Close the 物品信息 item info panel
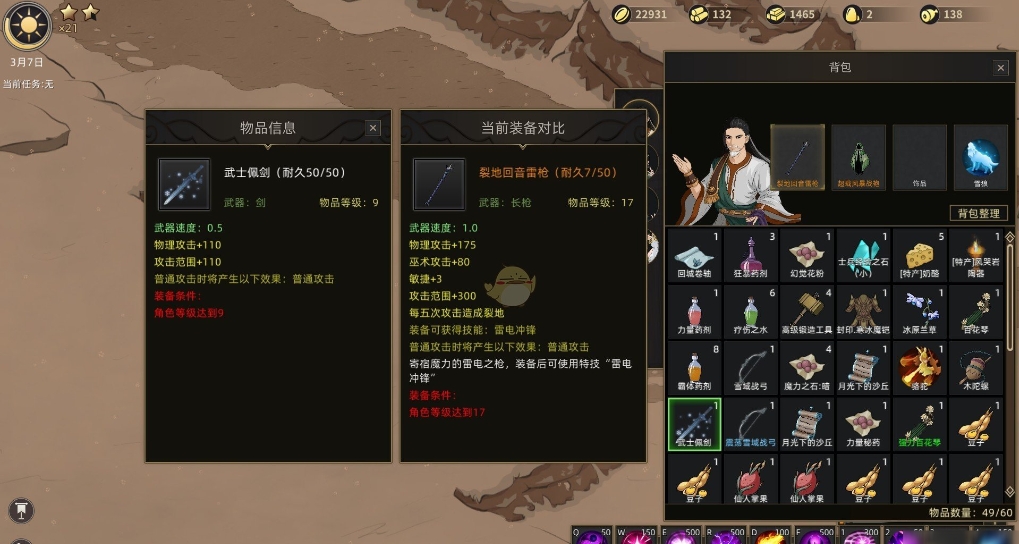Image resolution: width=1019 pixels, height=544 pixels. click(x=373, y=128)
